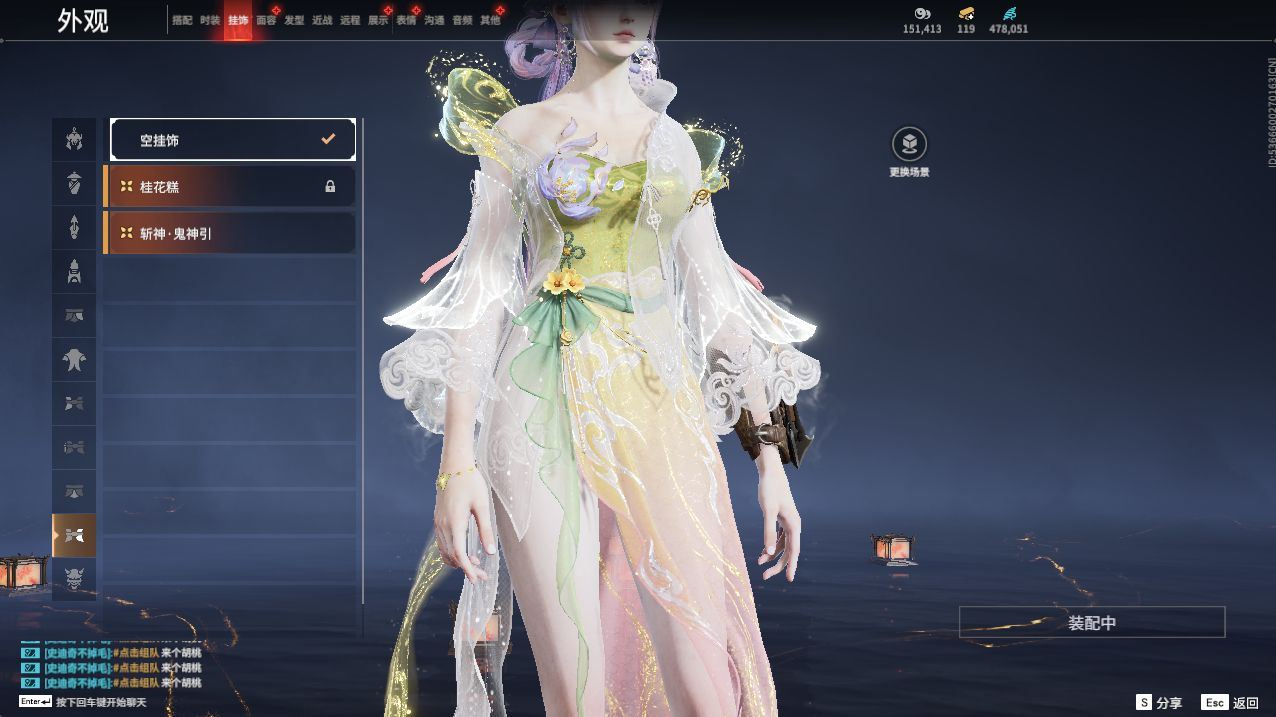Select the oni mask category icon
Screen dimensions: 1276x717
pyautogui.click(x=75, y=578)
